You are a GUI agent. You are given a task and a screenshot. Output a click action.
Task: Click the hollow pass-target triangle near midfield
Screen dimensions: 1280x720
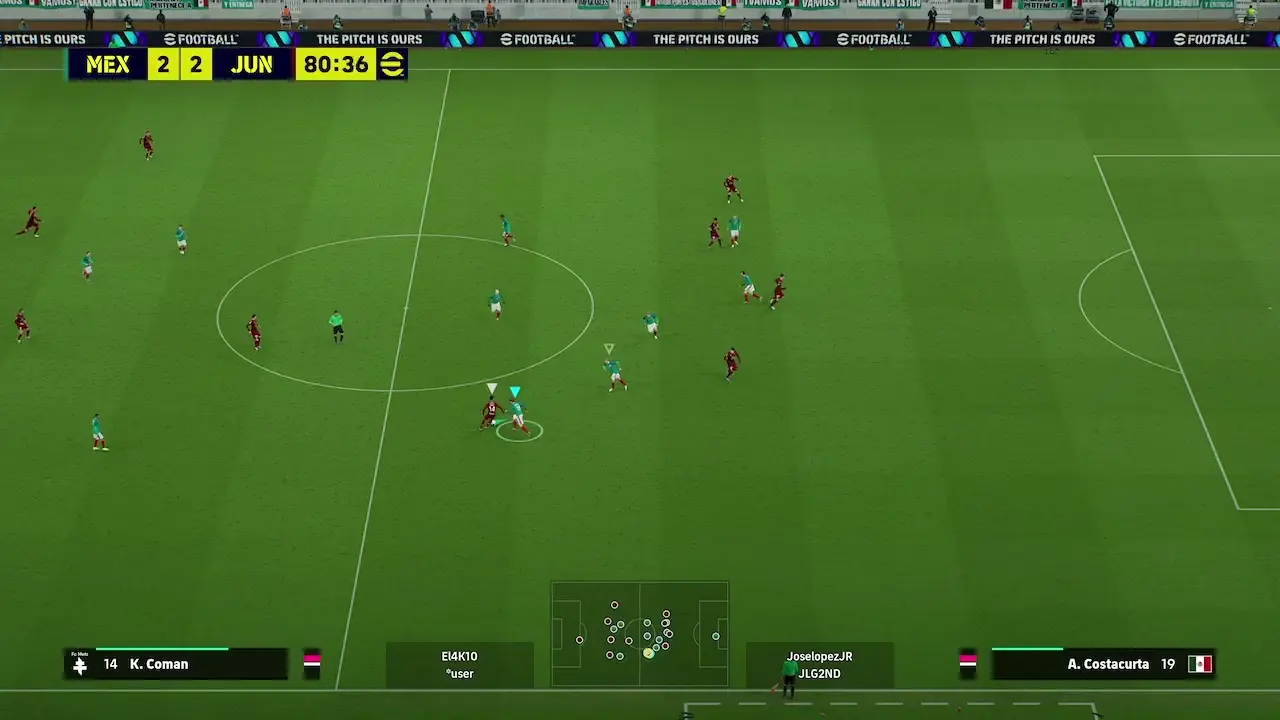(607, 350)
